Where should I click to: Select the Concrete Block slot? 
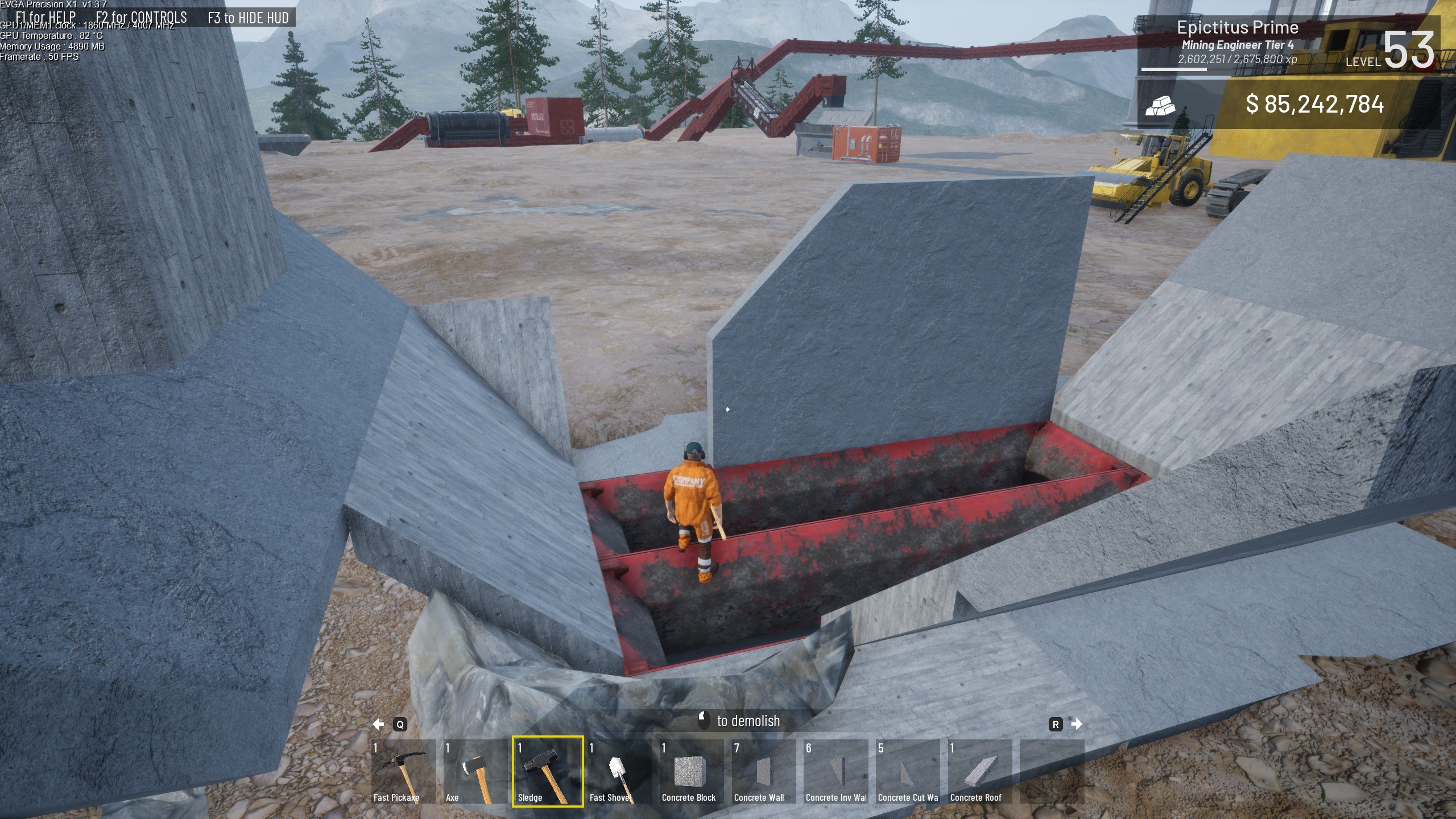click(x=692, y=771)
